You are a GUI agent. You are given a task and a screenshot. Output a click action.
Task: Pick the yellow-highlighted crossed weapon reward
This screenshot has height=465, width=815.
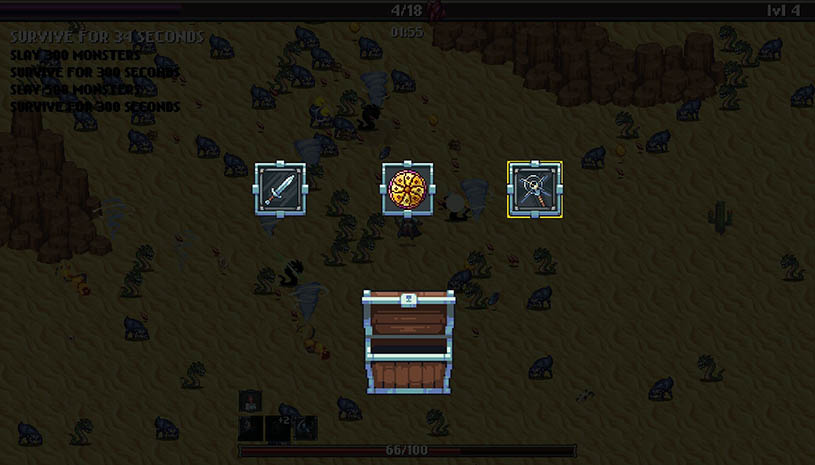534,188
